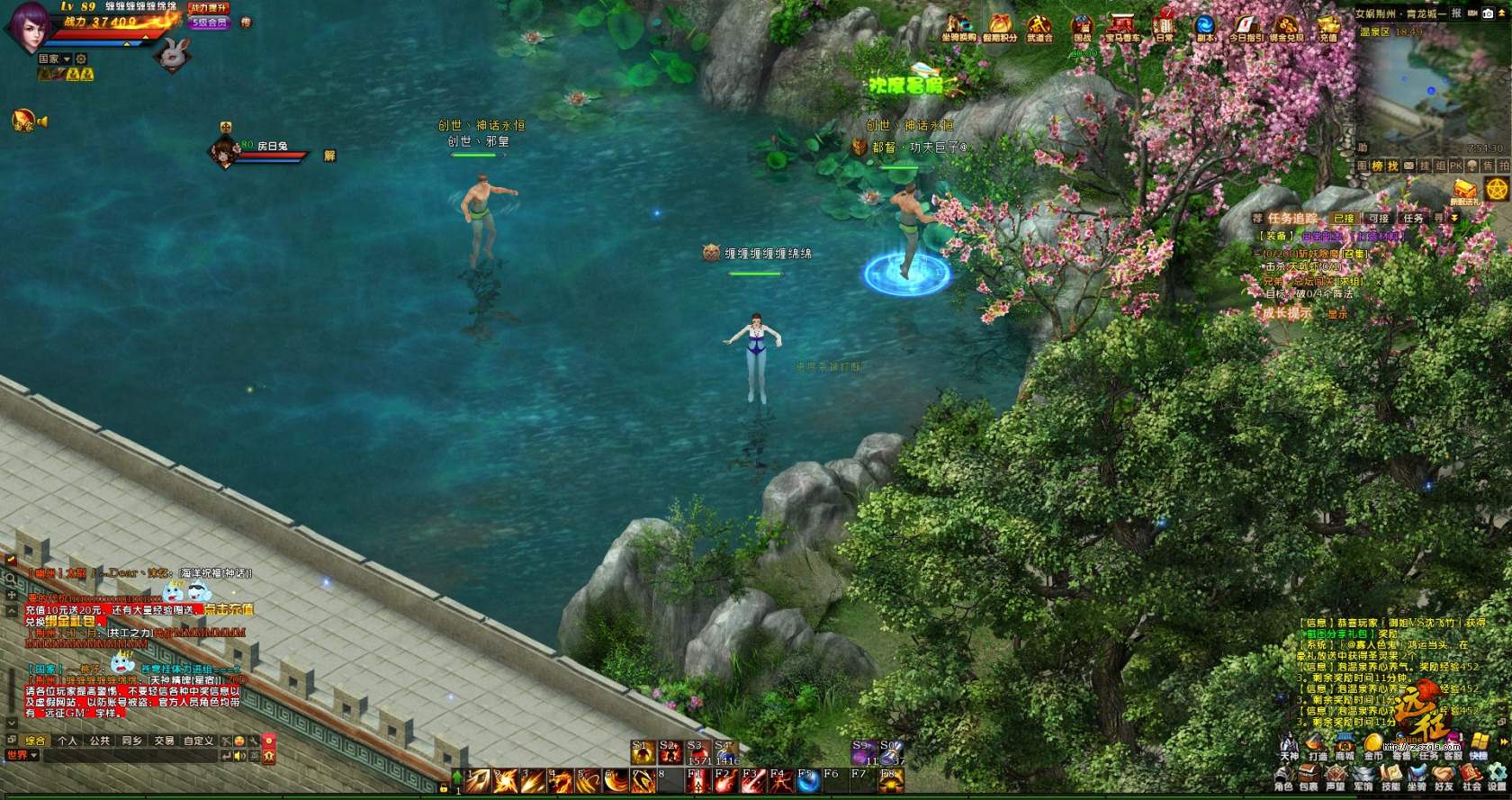Image resolution: width=1512 pixels, height=800 pixels.
Task: Switch chat to the 个人 tab
Action: coord(67,741)
